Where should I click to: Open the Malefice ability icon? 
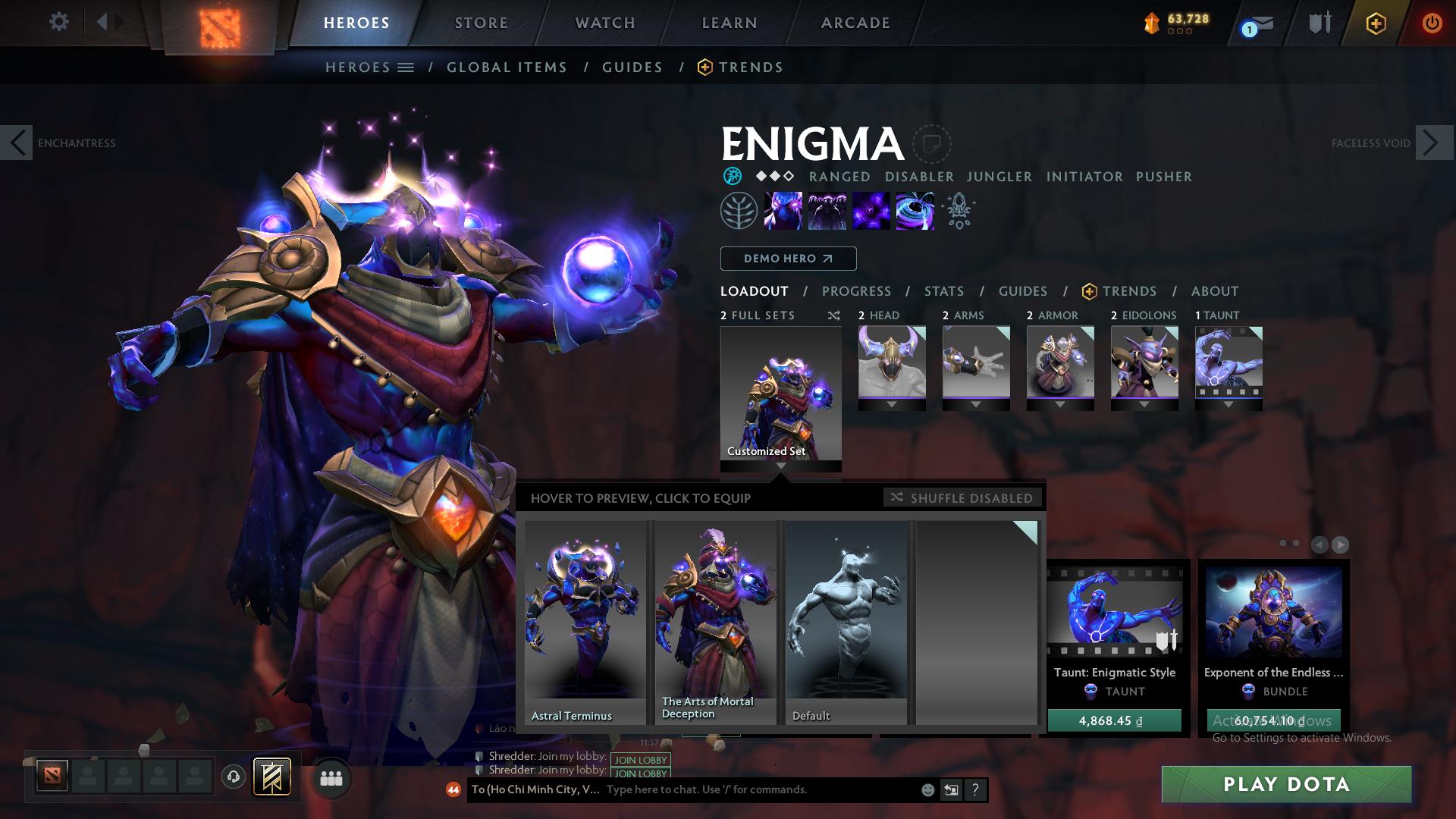(x=783, y=211)
